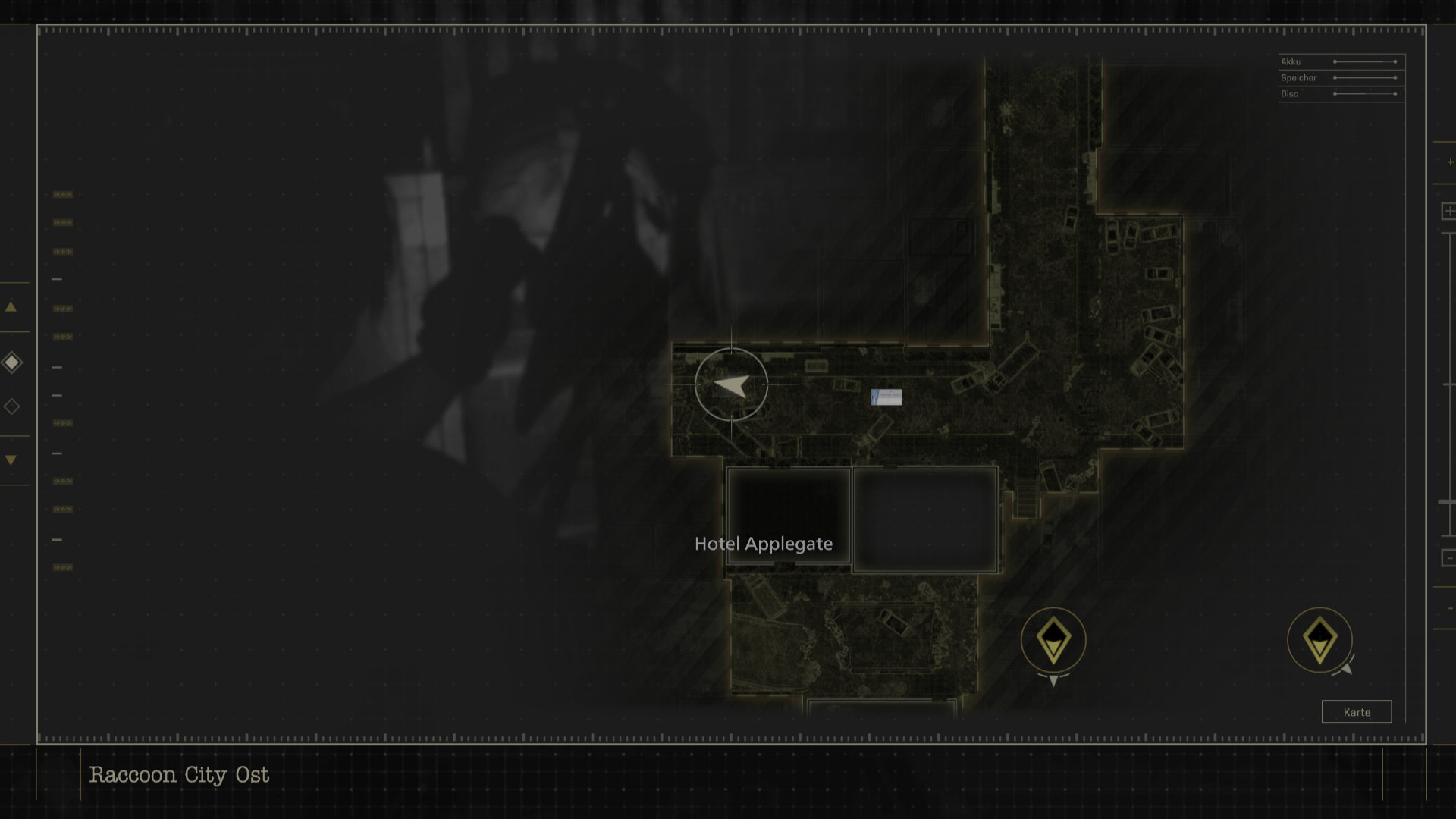Click the Karte button
This screenshot has height=819, width=1456.
tap(1357, 712)
